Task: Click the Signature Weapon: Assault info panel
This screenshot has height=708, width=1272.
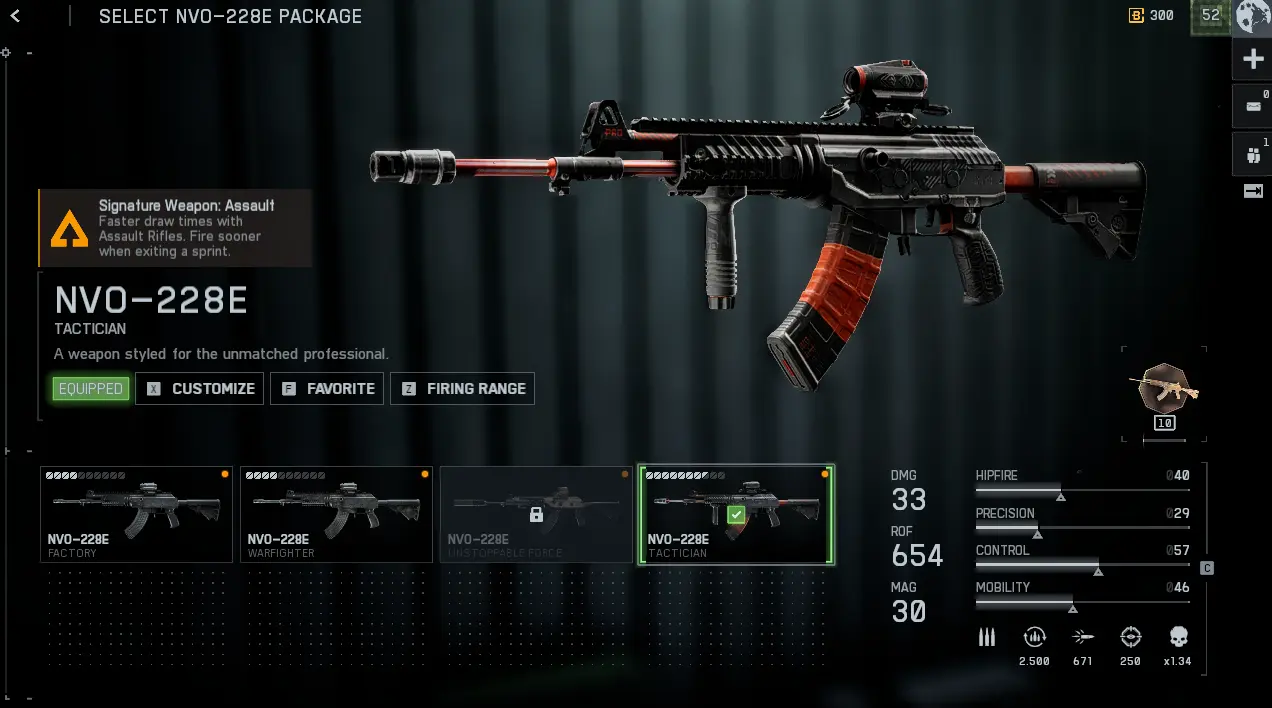Action: pos(176,228)
